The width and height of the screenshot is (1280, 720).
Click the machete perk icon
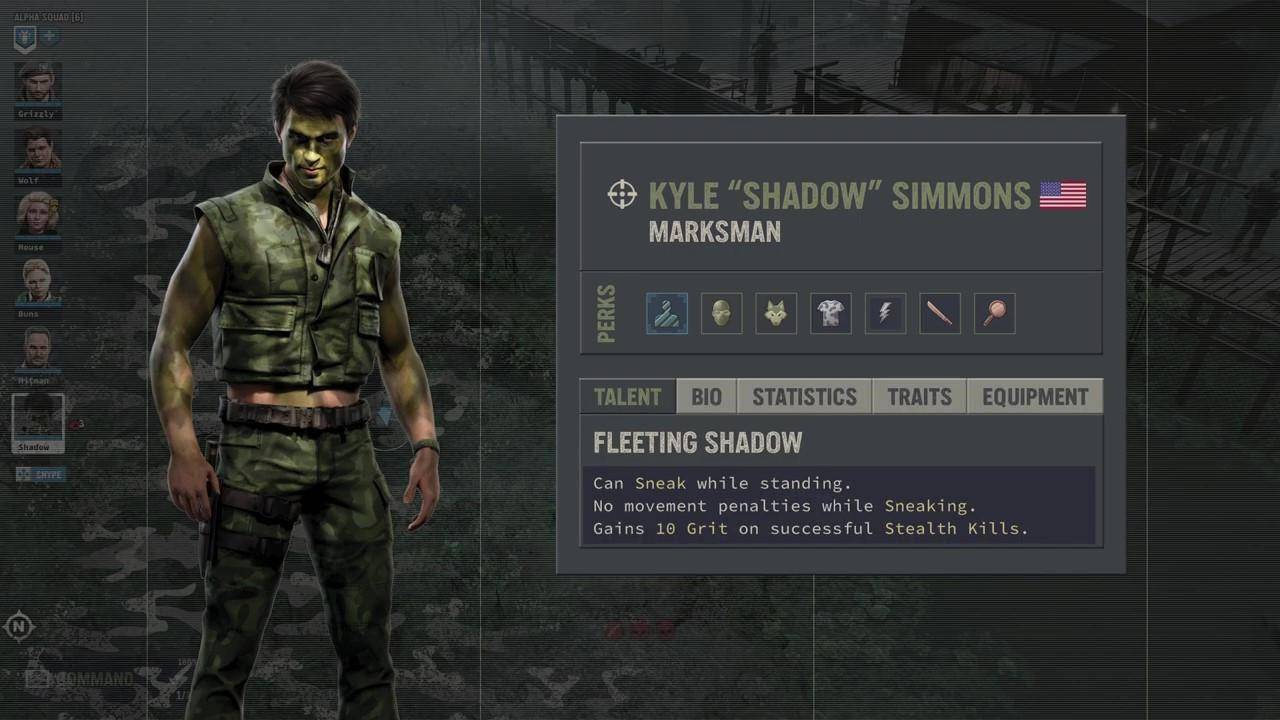940,314
